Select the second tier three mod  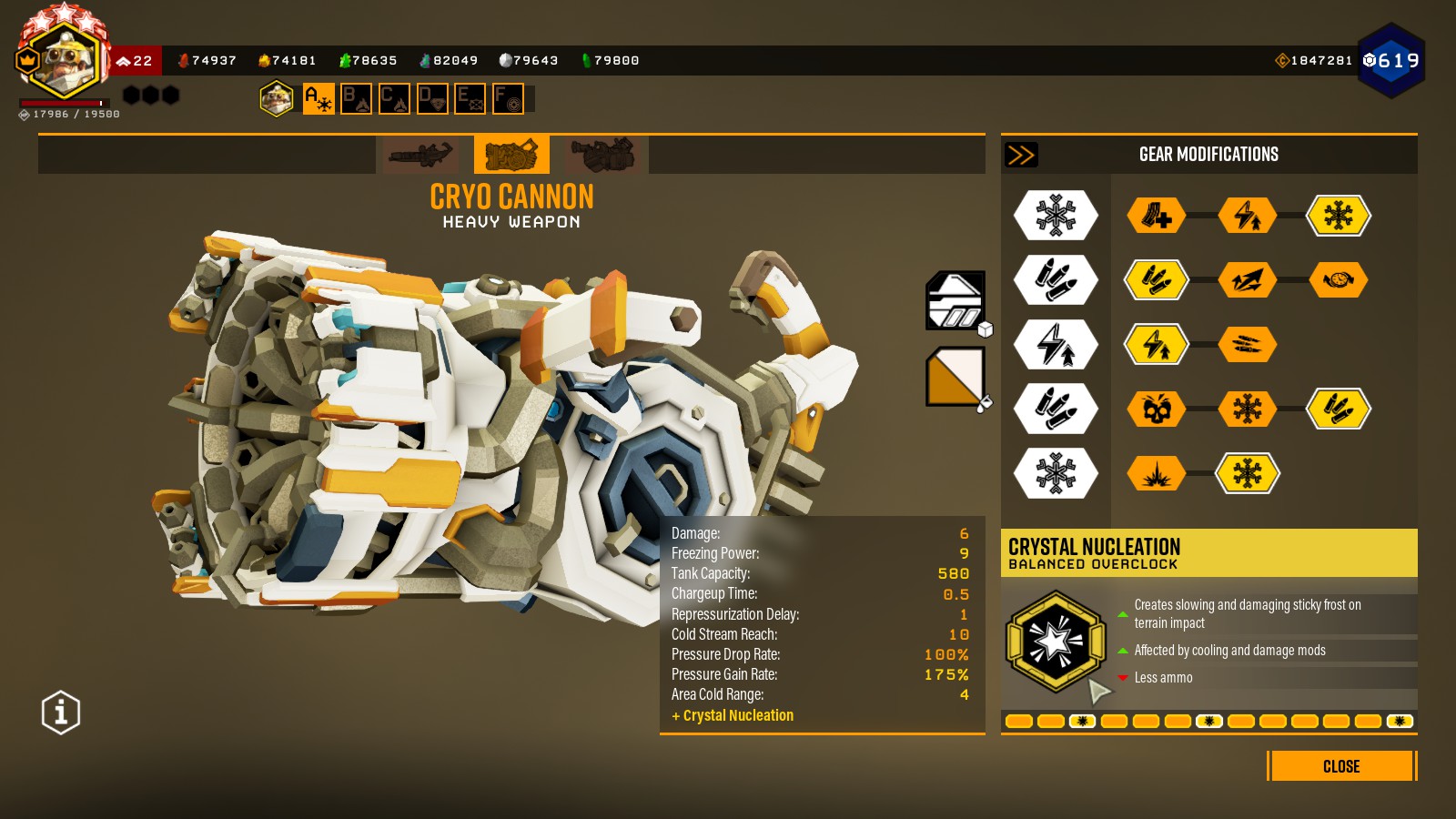click(1248, 345)
